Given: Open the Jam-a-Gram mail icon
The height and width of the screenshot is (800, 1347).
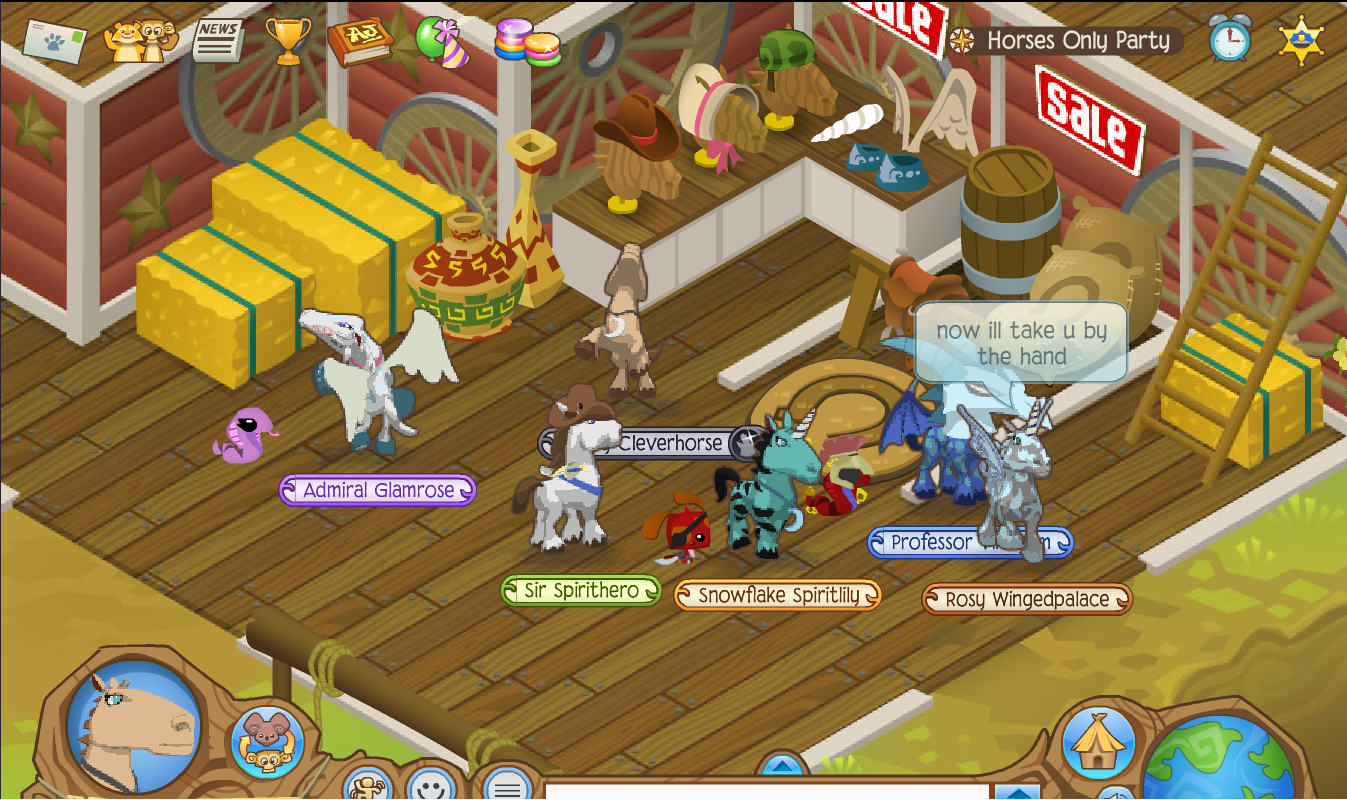Looking at the screenshot, I should (55, 40).
